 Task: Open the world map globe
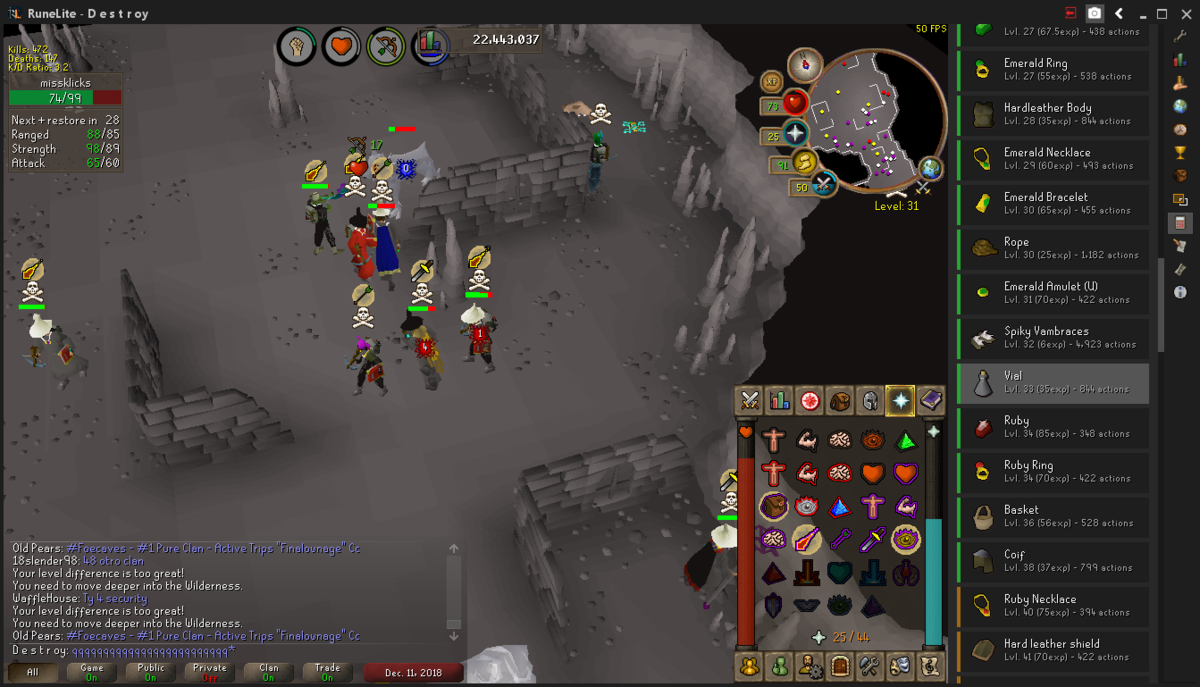(x=930, y=167)
